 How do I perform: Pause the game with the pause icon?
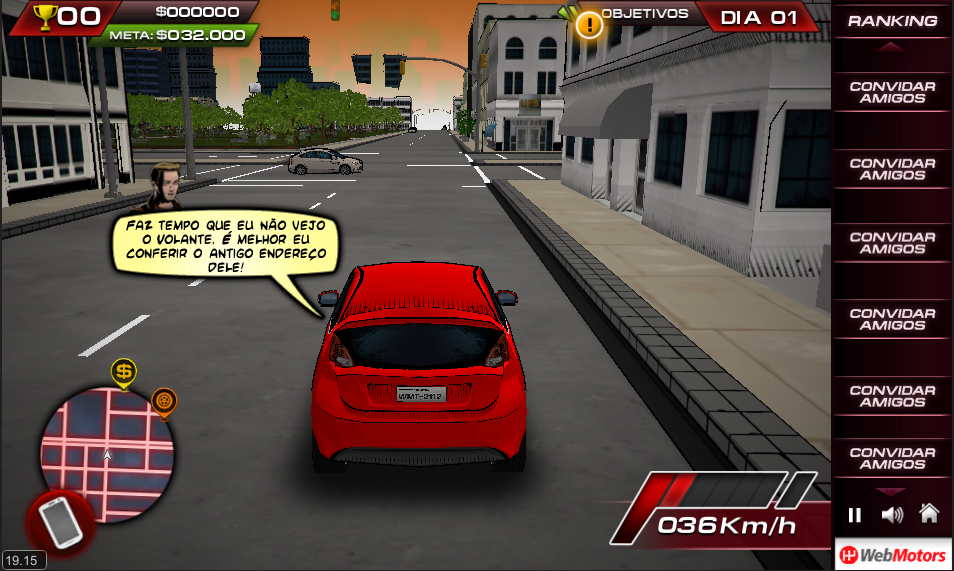click(854, 515)
